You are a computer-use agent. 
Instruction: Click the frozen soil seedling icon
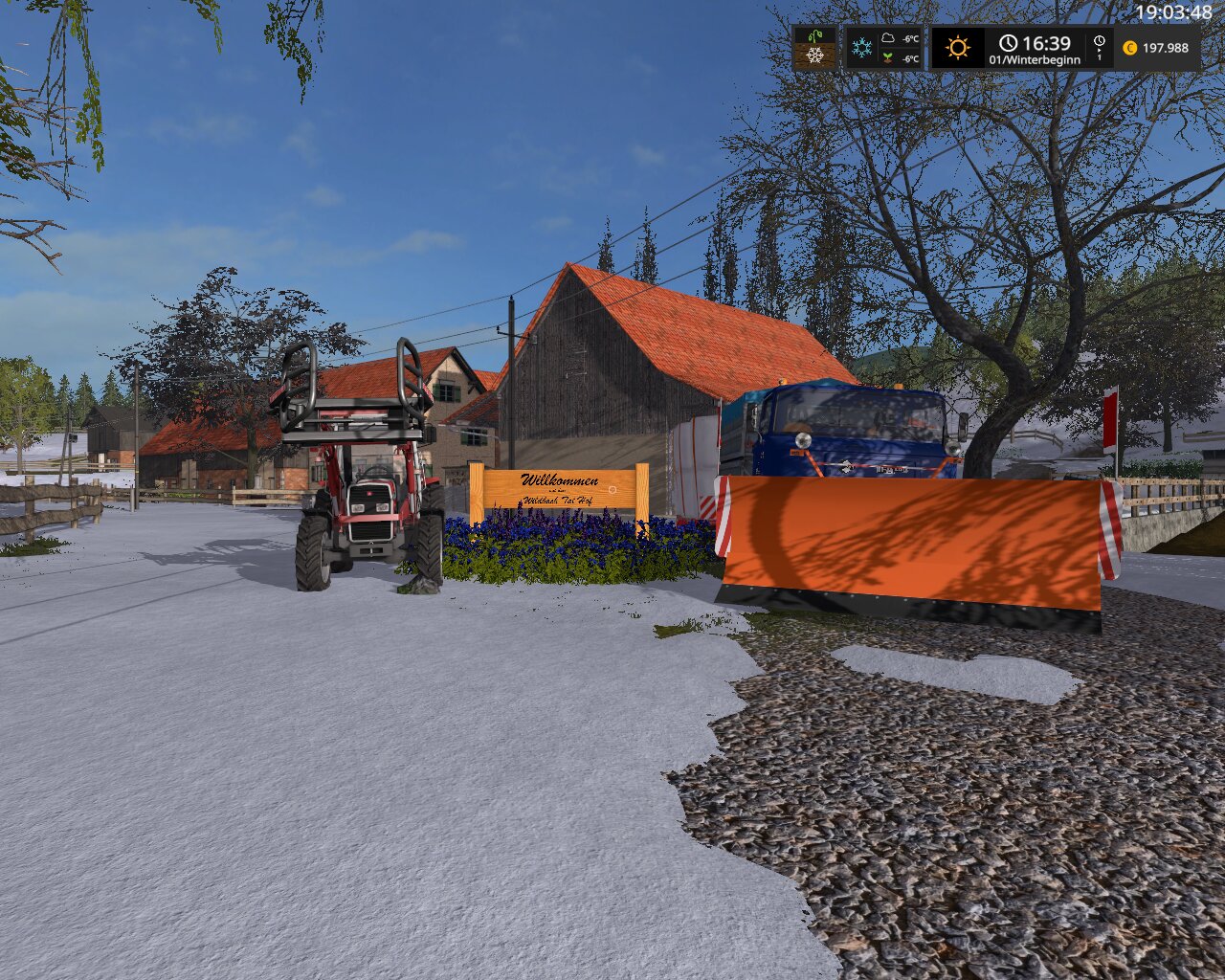tap(814, 47)
